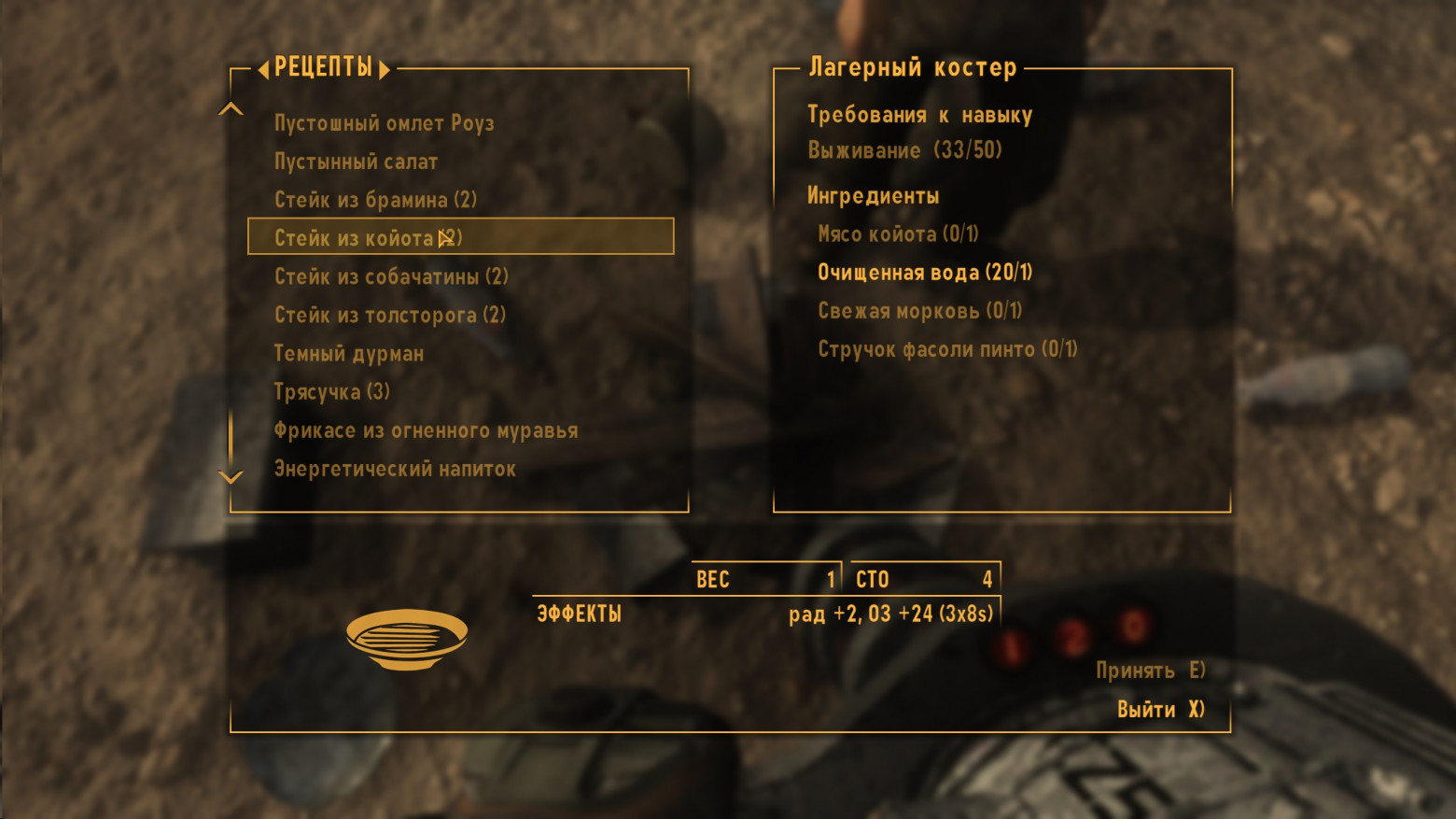Click the Выживание (33/50) skill progress
Image resolution: width=1456 pixels, height=819 pixels.
[906, 149]
